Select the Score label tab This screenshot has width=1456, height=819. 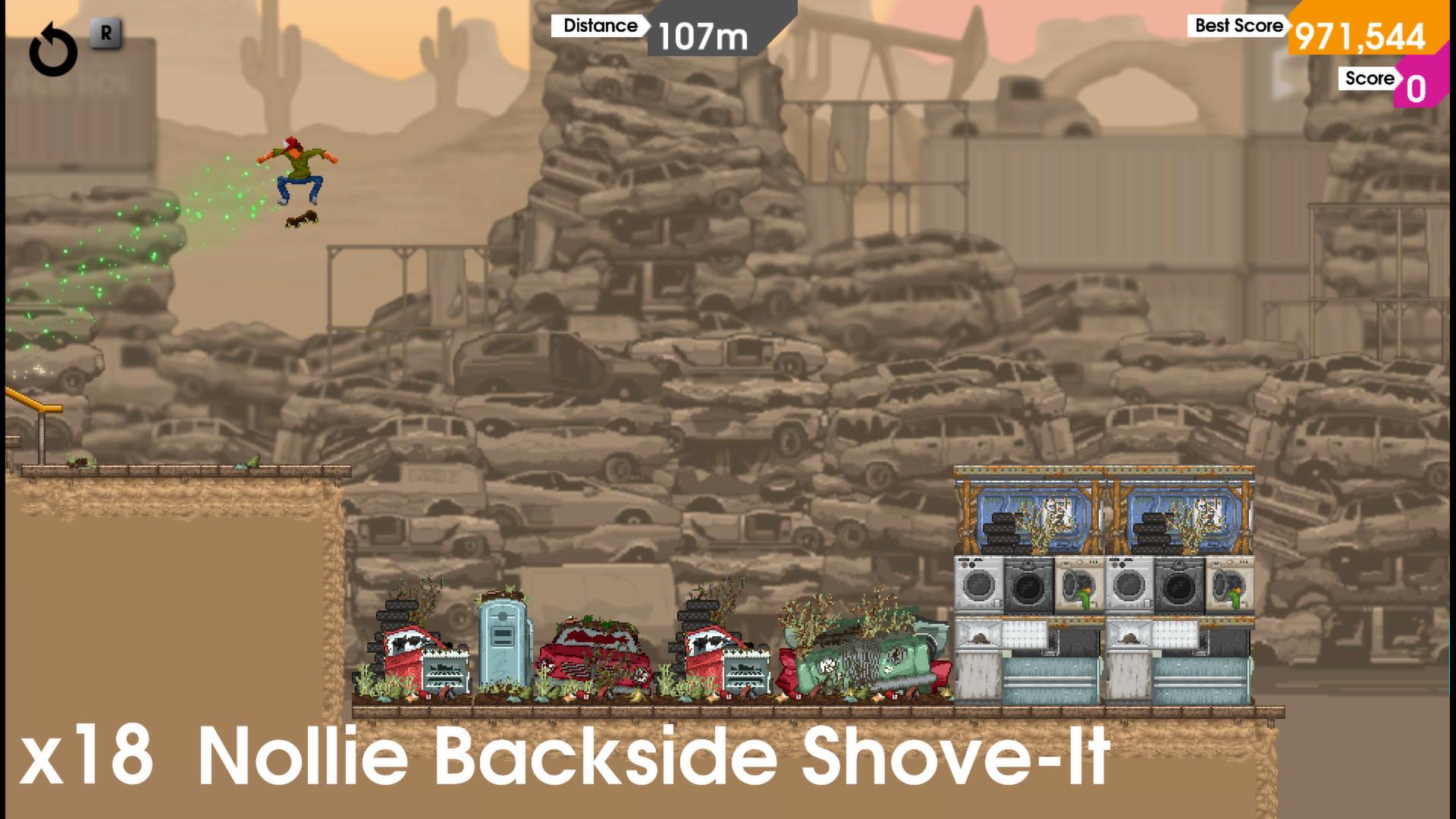click(1369, 78)
